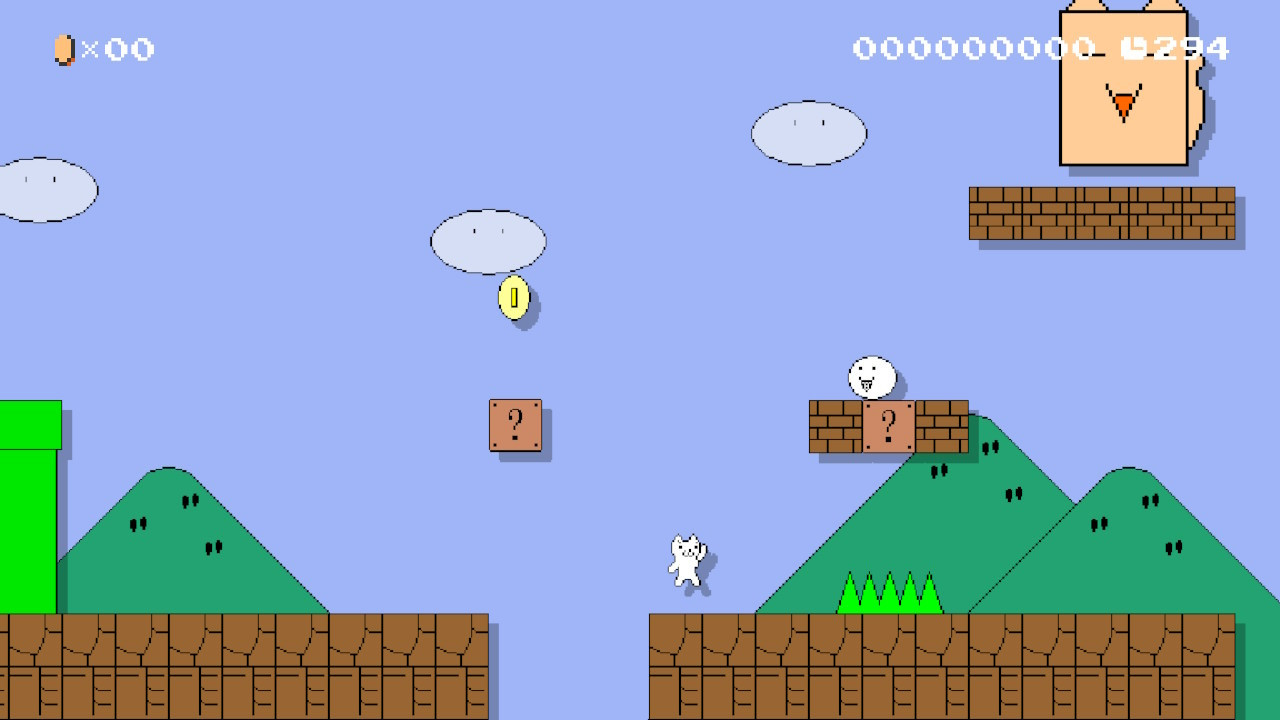Click the 294 timer value
This screenshot has height=720, width=1280.
(1190, 46)
